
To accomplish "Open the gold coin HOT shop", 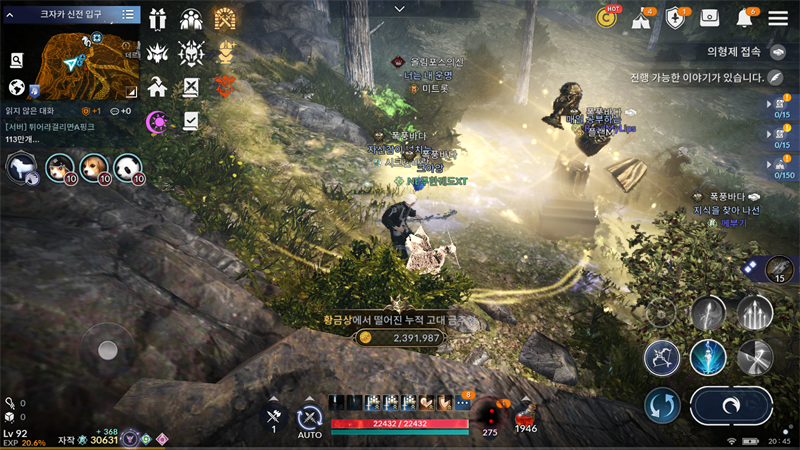I will click(x=606, y=17).
